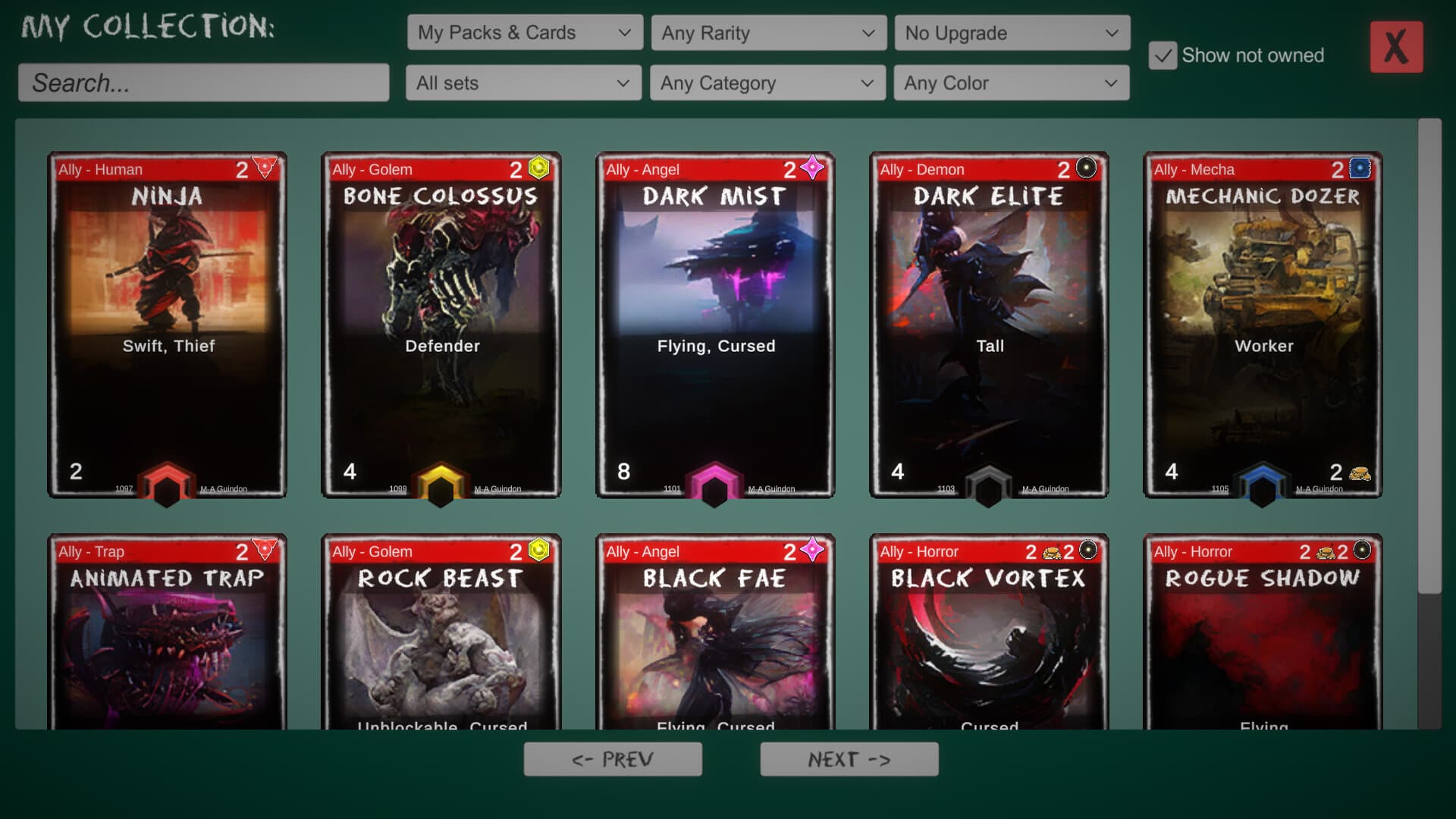Image resolution: width=1456 pixels, height=819 pixels.
Task: Click the red shuriken icon on Ninja card
Action: coord(264,168)
